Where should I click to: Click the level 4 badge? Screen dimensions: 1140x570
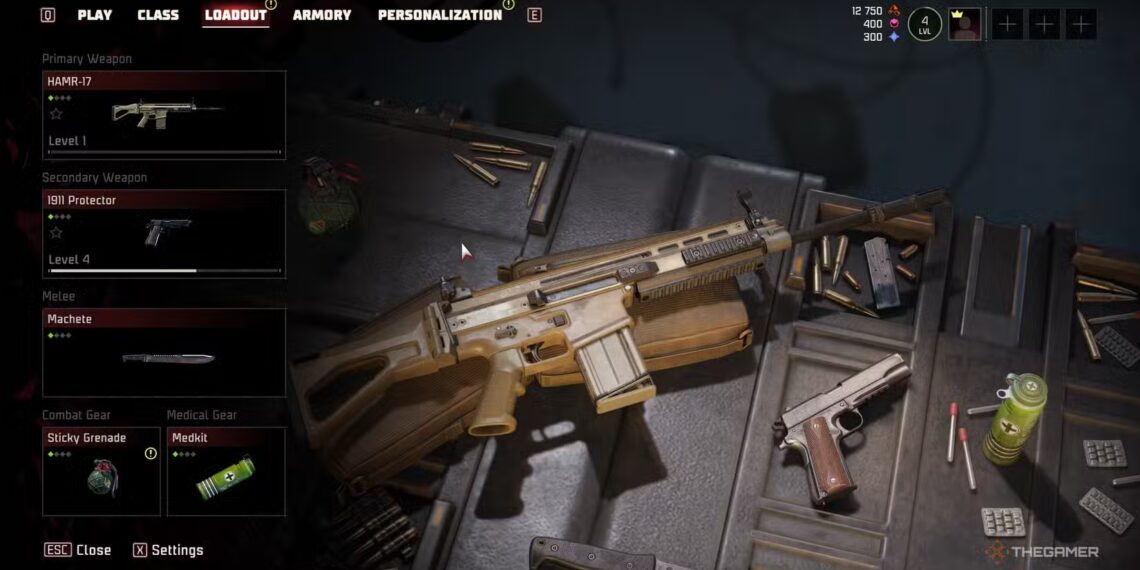click(925, 23)
